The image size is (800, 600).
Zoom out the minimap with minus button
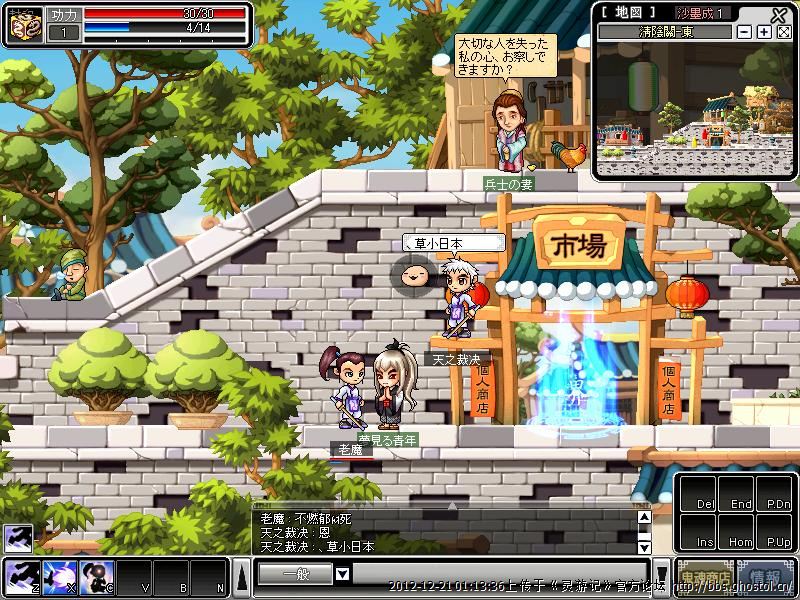(x=745, y=32)
